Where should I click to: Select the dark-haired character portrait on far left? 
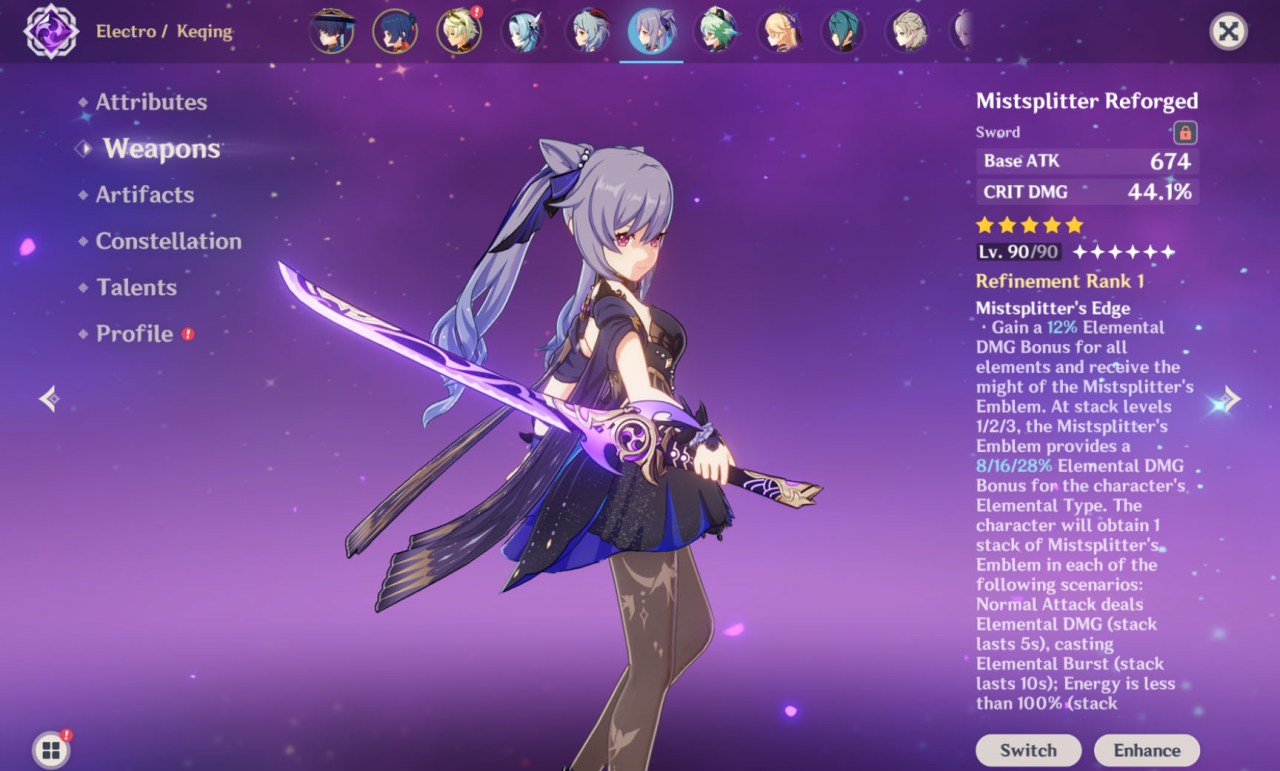(x=331, y=31)
